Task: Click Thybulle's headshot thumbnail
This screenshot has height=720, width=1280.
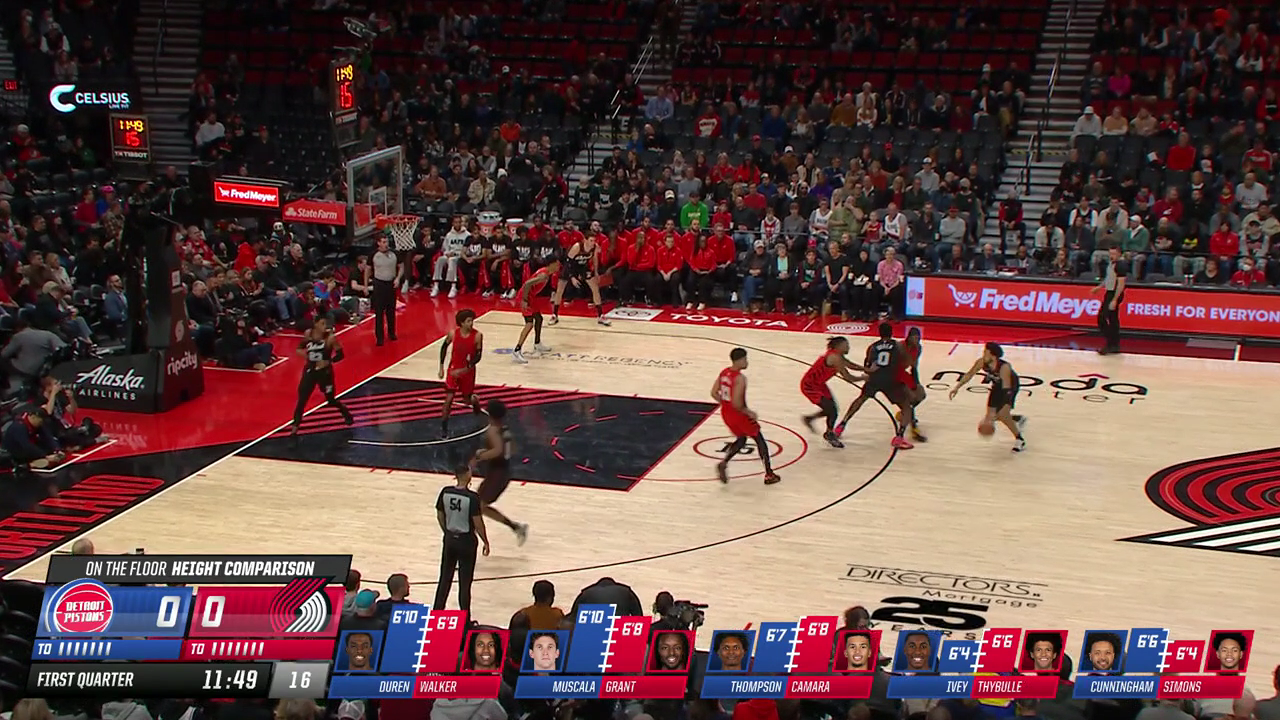Action: [1043, 651]
